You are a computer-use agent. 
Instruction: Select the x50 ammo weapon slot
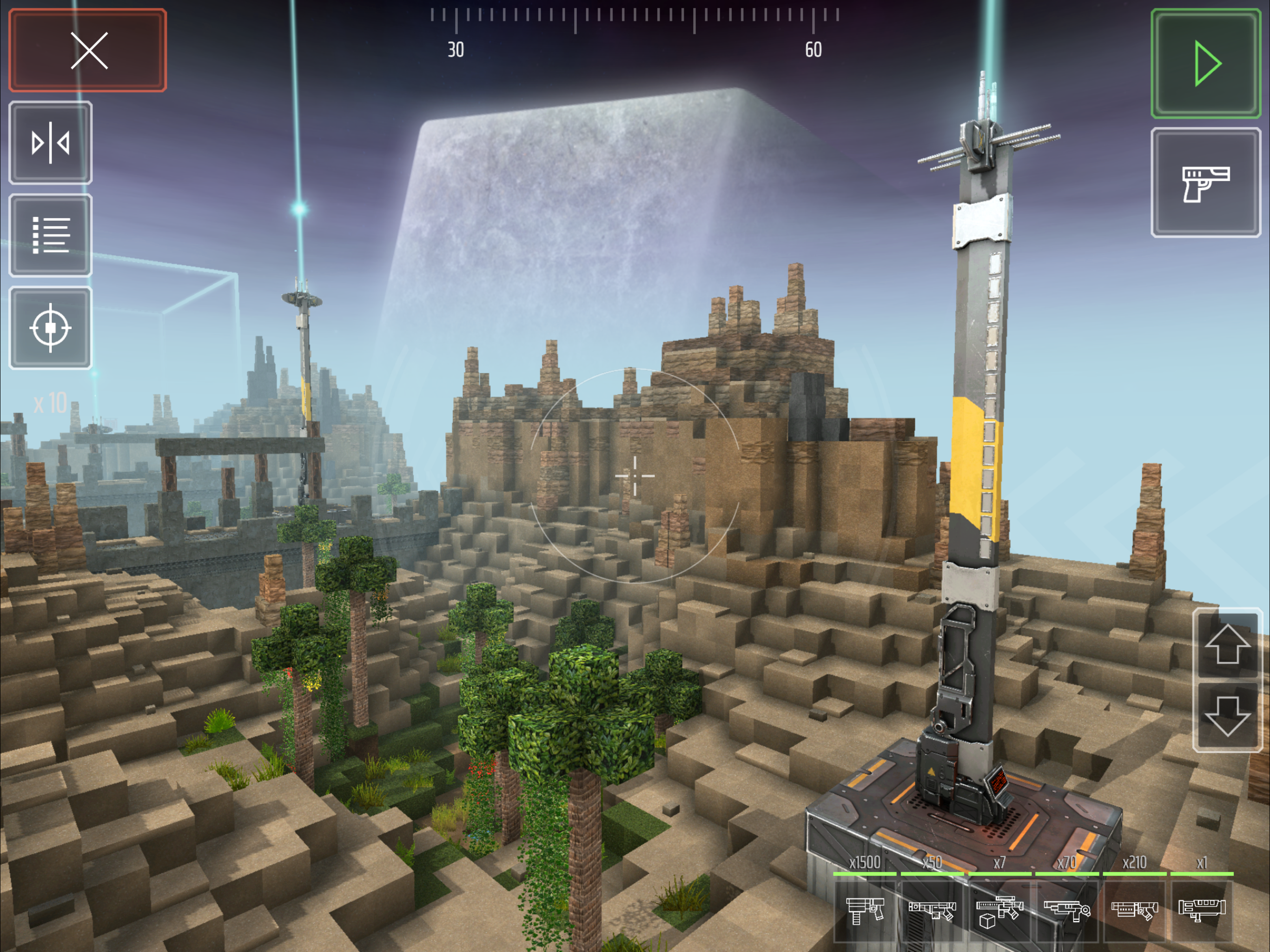(x=932, y=910)
